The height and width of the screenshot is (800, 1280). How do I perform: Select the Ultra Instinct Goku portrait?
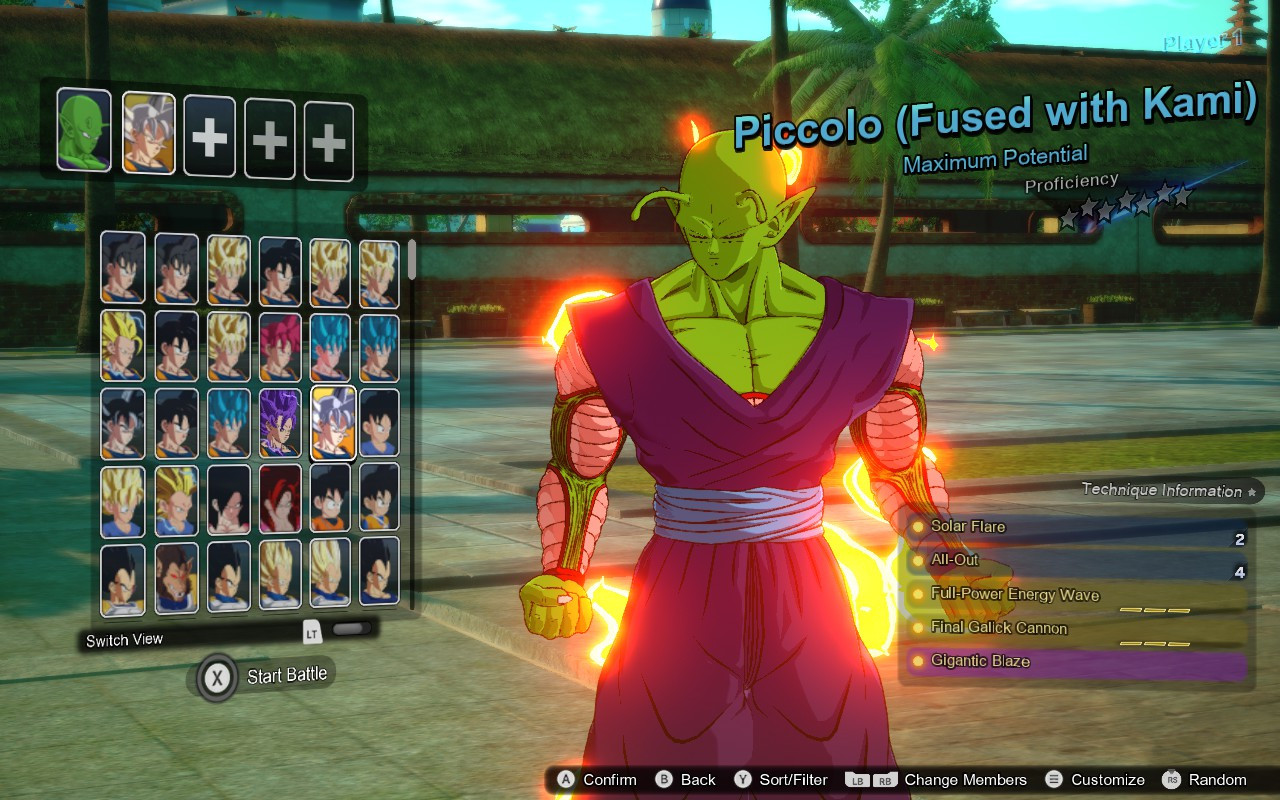pyautogui.click(x=333, y=424)
